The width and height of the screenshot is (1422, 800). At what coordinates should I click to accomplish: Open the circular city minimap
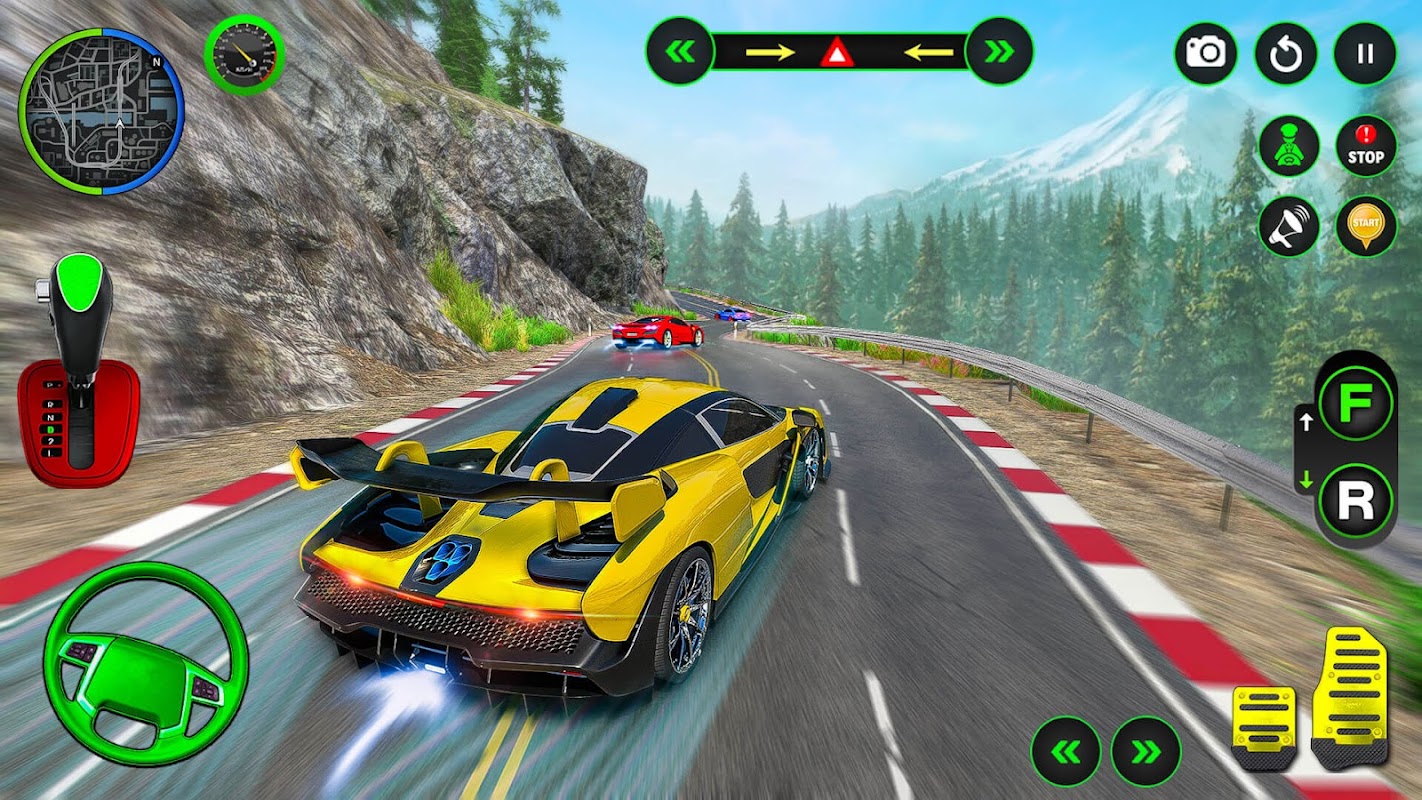[101, 111]
